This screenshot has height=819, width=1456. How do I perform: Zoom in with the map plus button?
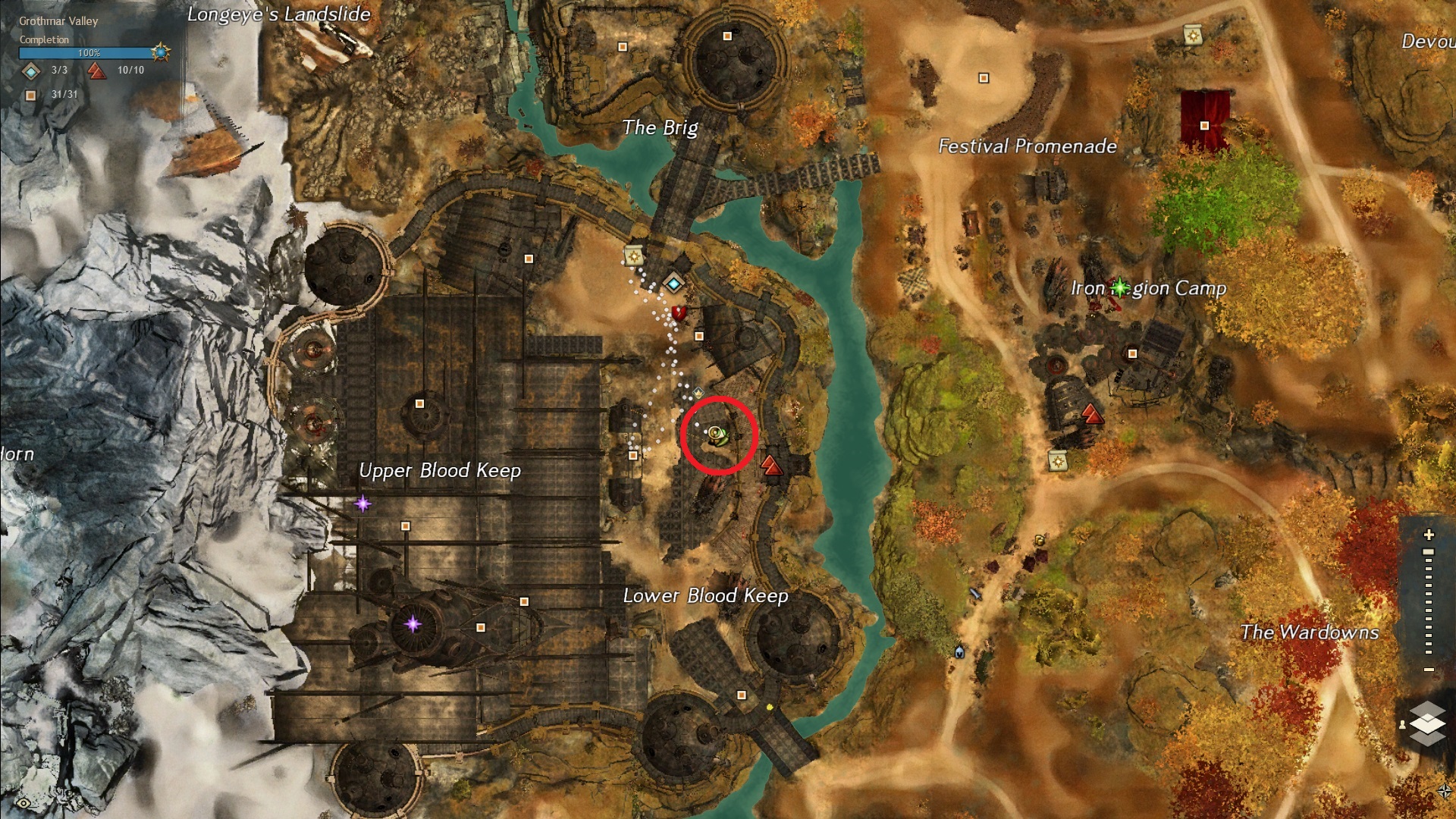[x=1429, y=535]
